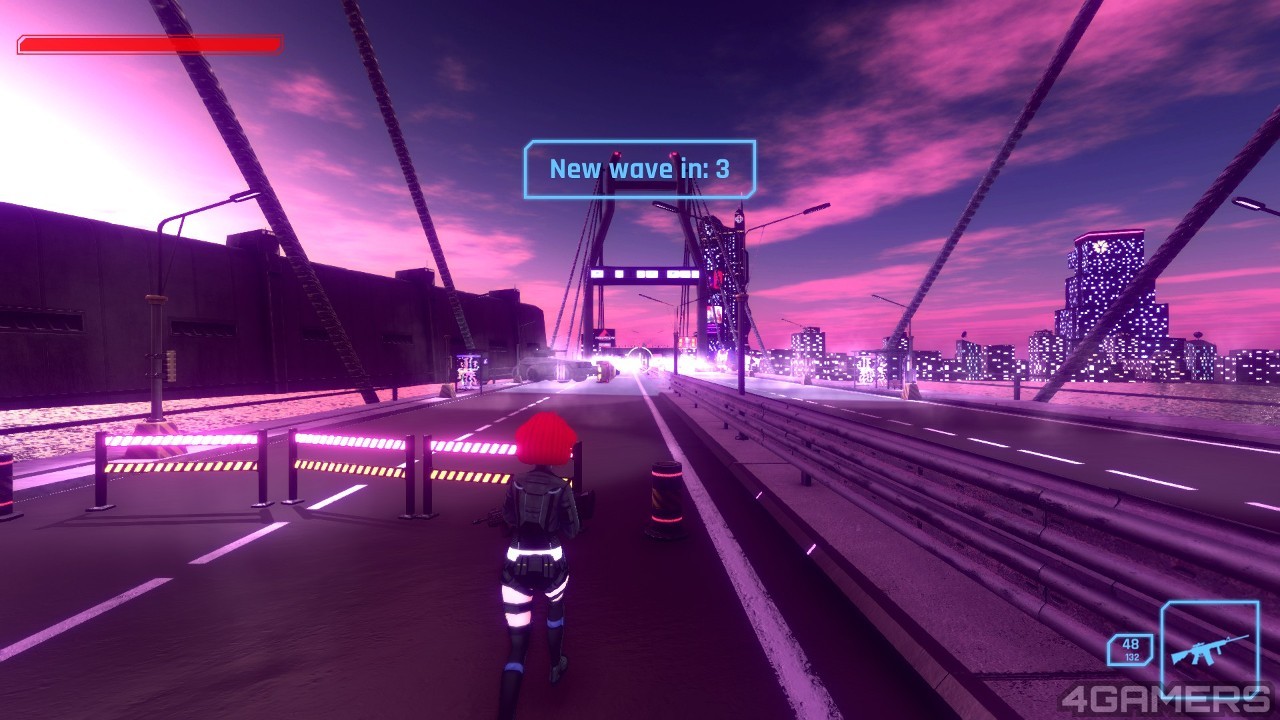Select the assault rifle weapon slot
The image size is (1280, 720).
coord(1209,648)
